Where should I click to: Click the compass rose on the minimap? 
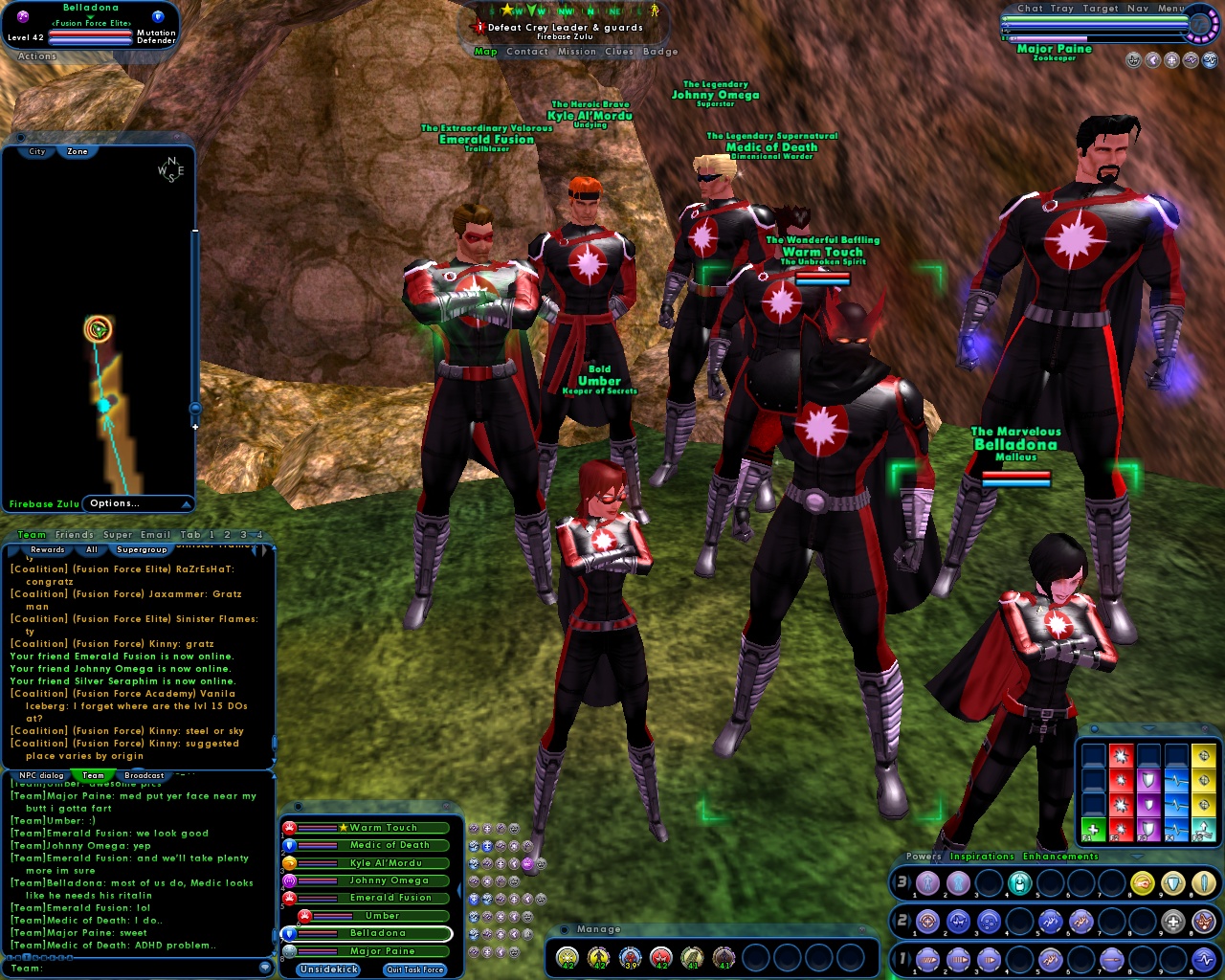[x=172, y=169]
